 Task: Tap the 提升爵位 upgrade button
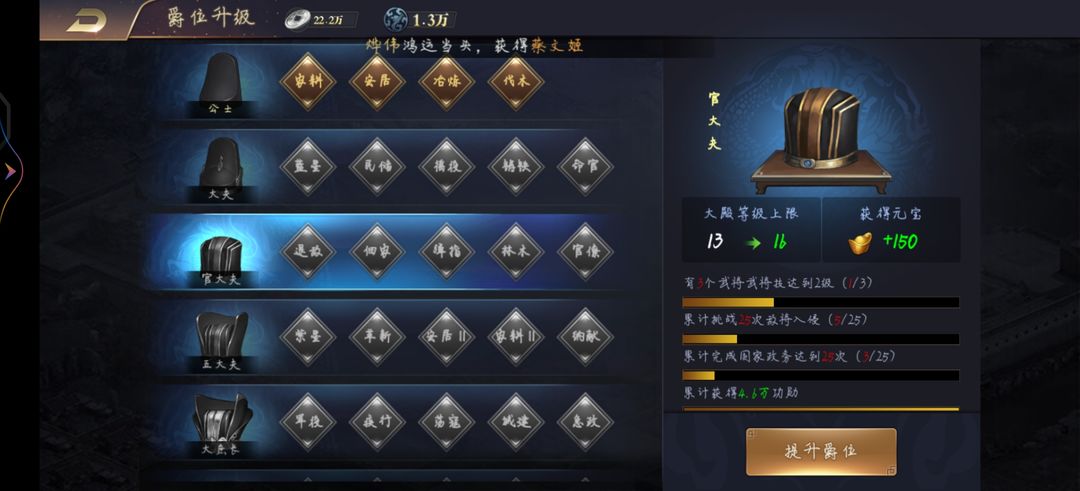pos(821,451)
